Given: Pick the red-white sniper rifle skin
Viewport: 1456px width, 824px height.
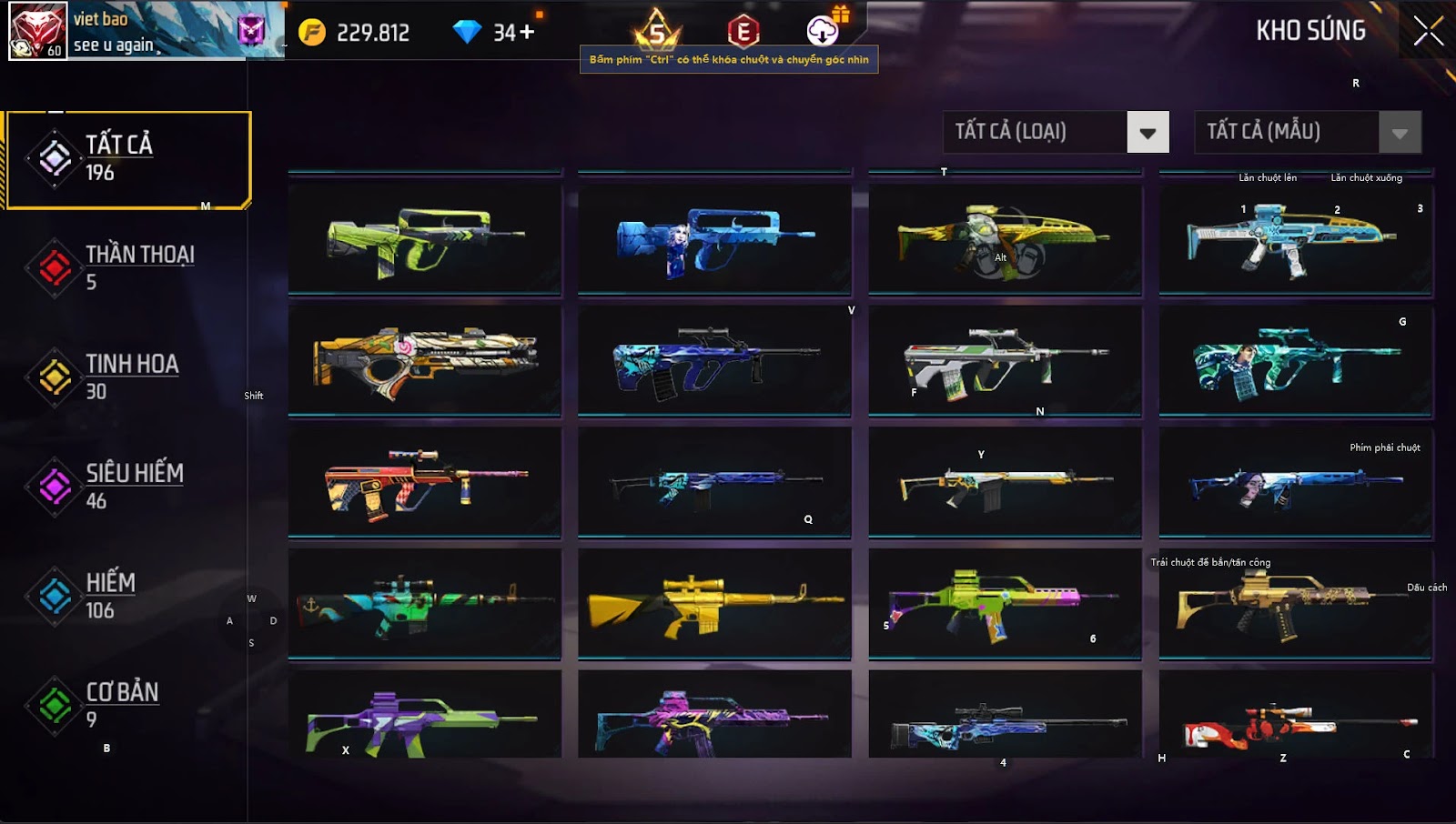Looking at the screenshot, I should point(1296,723).
